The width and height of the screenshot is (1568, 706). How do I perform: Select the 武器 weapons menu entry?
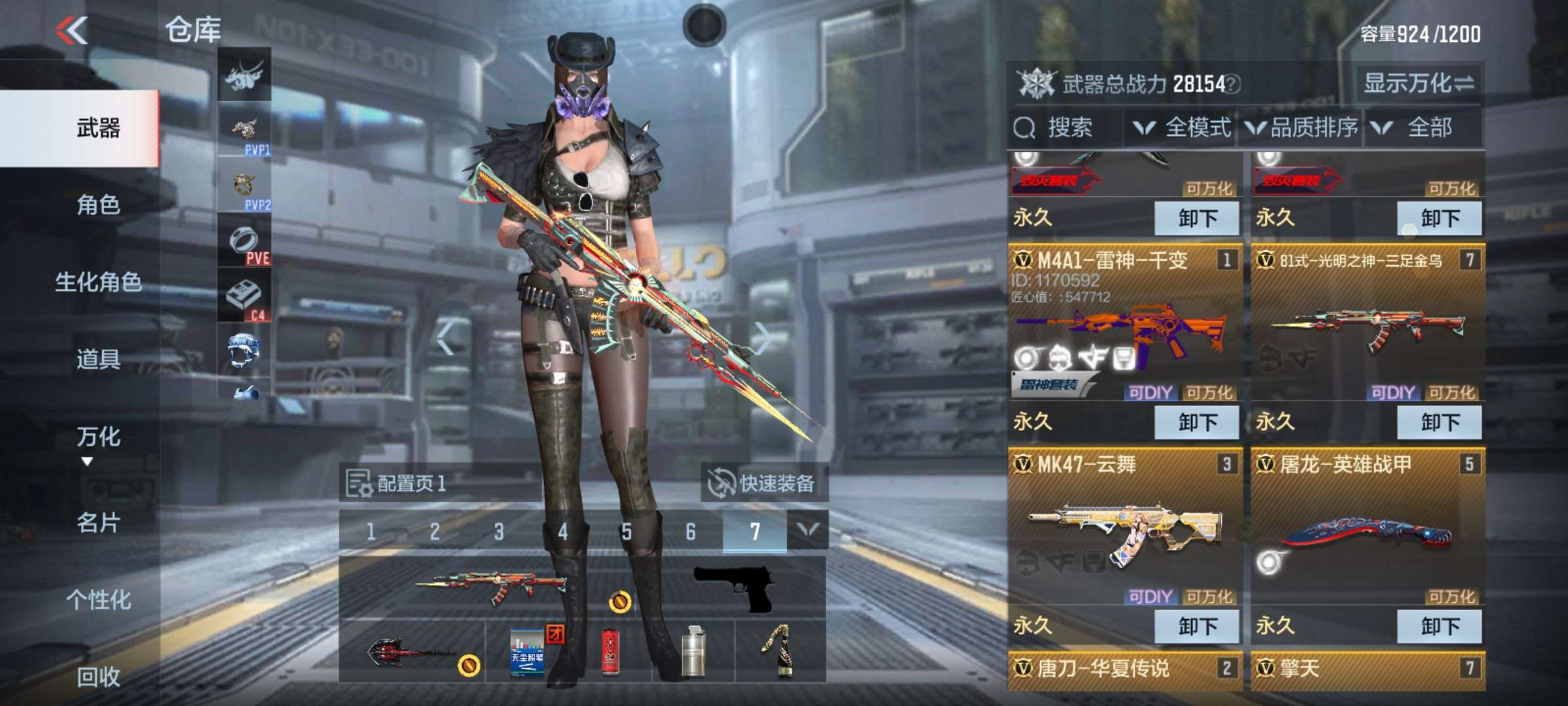[98, 128]
